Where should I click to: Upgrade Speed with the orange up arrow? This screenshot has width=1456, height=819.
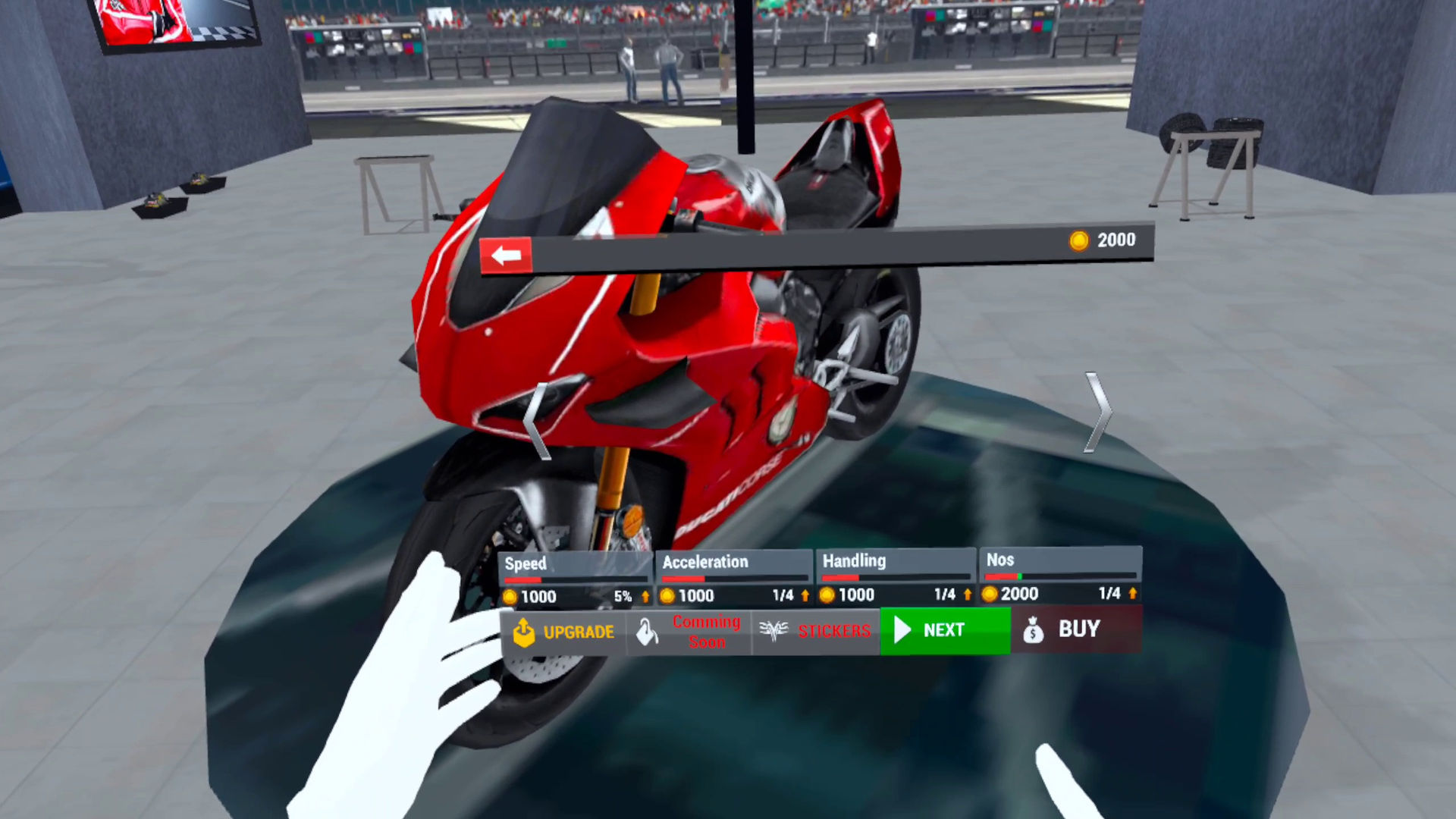coord(646,596)
